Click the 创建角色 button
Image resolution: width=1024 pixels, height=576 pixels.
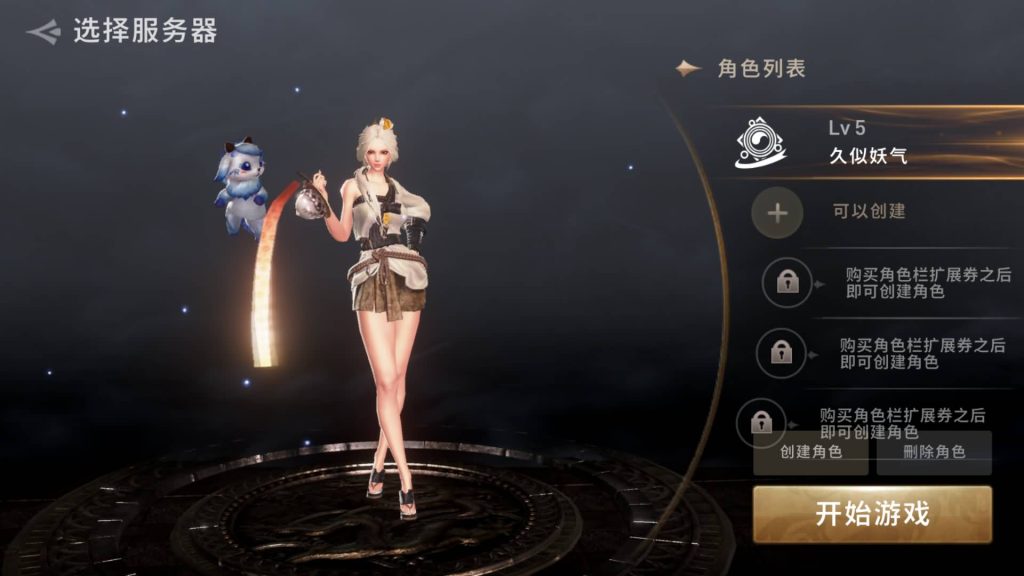coord(811,453)
